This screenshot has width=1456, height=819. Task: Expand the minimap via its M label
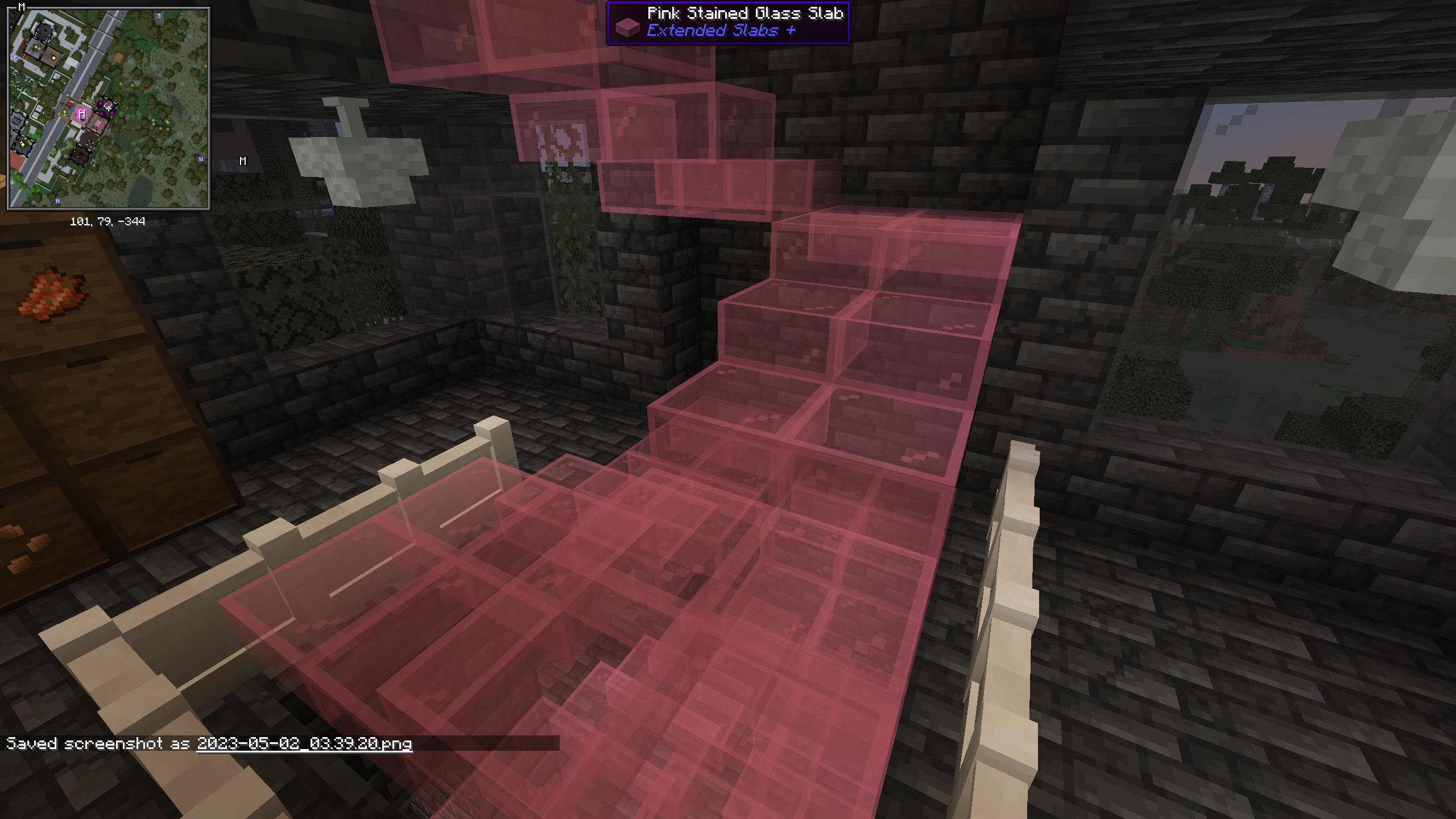[x=22, y=7]
